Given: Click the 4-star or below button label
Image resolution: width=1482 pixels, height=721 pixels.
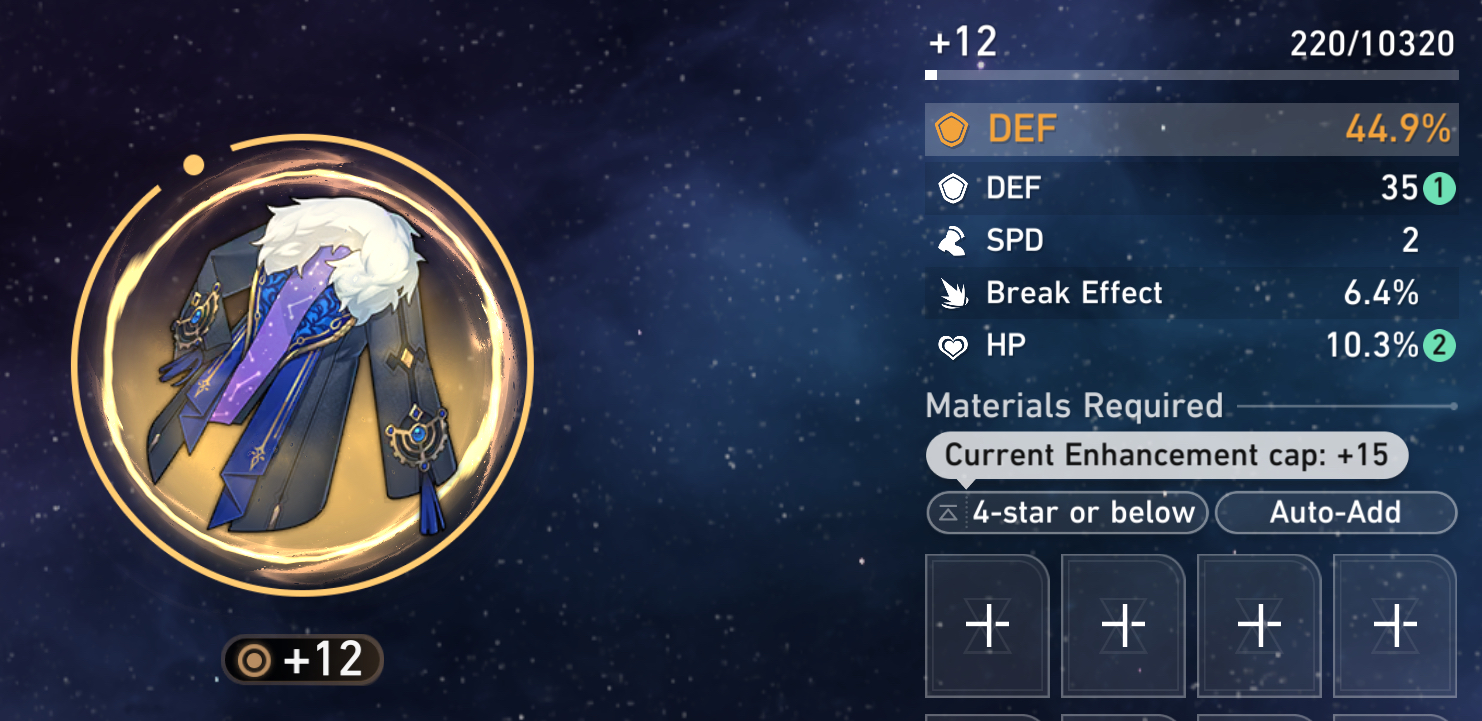Looking at the screenshot, I should [1083, 512].
